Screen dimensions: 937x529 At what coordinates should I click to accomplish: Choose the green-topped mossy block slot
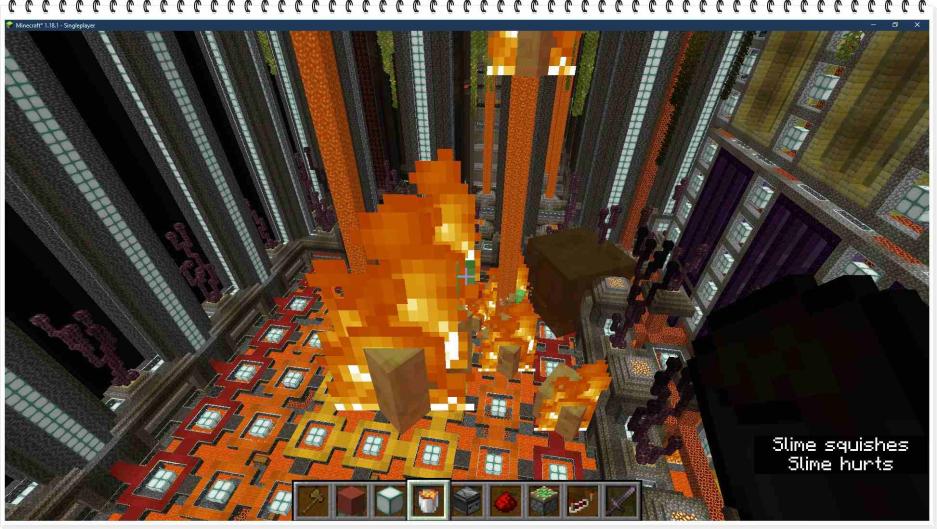544,500
